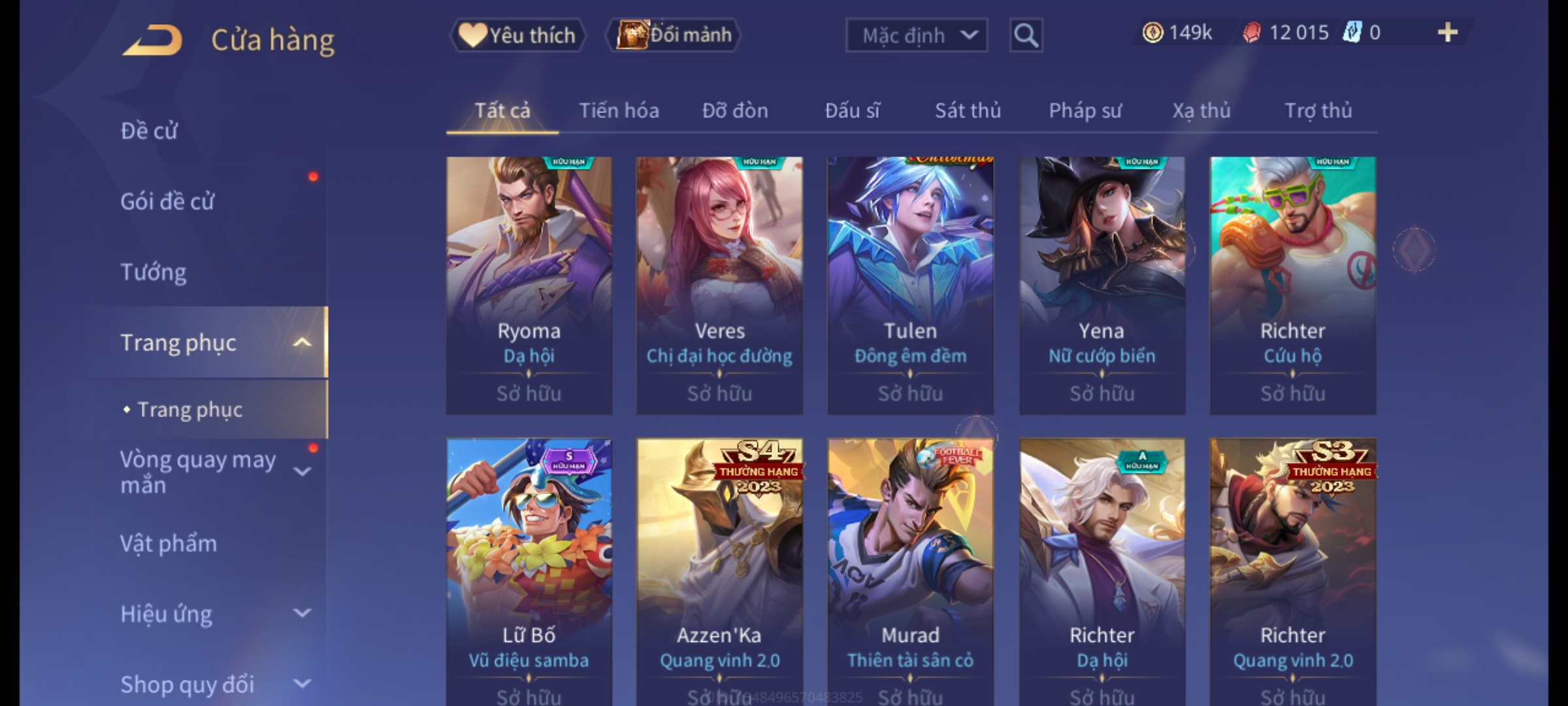Open the Đề cử menu entry
Viewport: 1568px width, 706px height.
(x=149, y=131)
